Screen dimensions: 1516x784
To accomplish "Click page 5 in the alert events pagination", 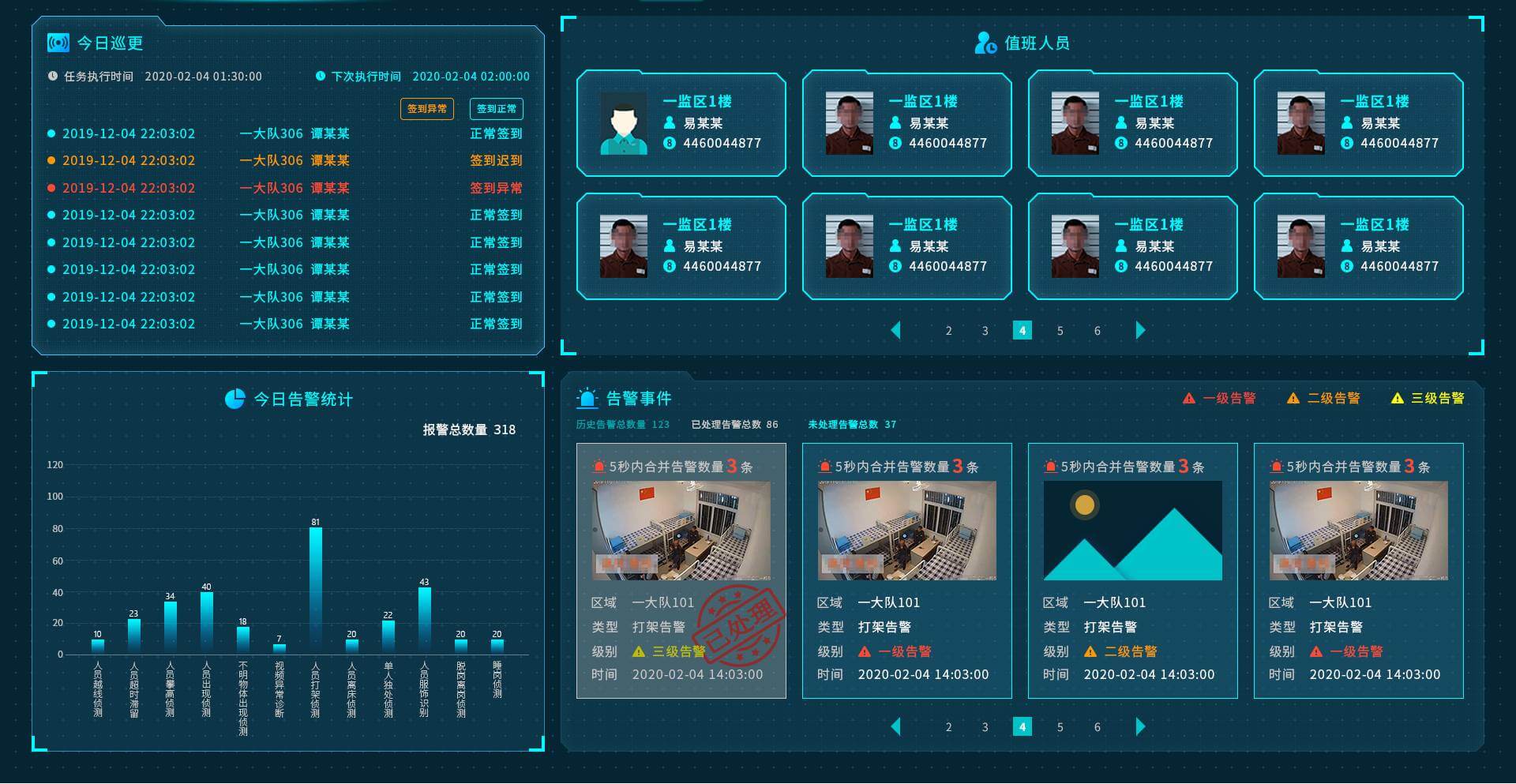I will (x=1060, y=726).
